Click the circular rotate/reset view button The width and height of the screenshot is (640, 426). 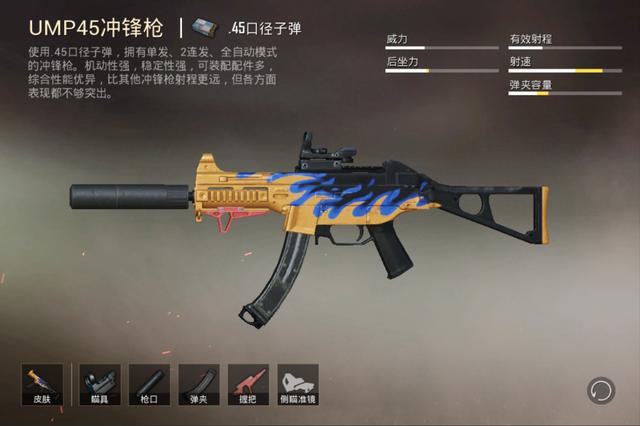(x=600, y=389)
